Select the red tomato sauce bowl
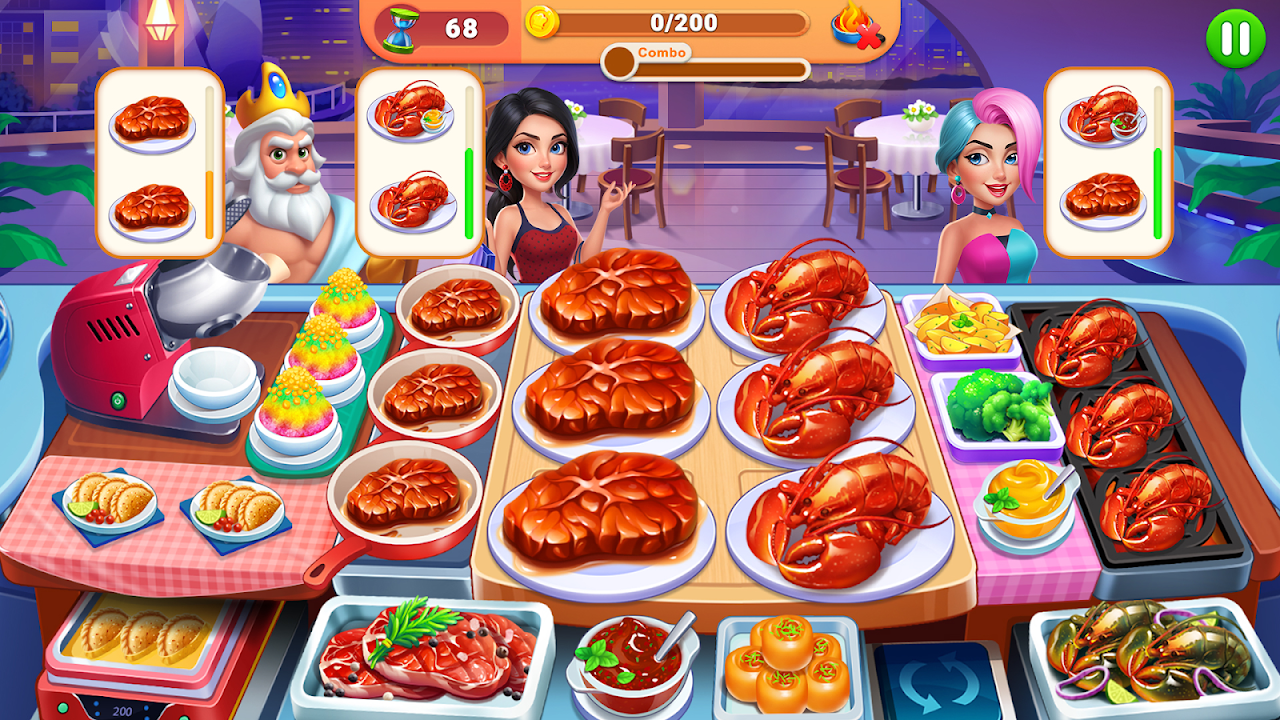Image resolution: width=1280 pixels, height=720 pixels. pos(630,655)
